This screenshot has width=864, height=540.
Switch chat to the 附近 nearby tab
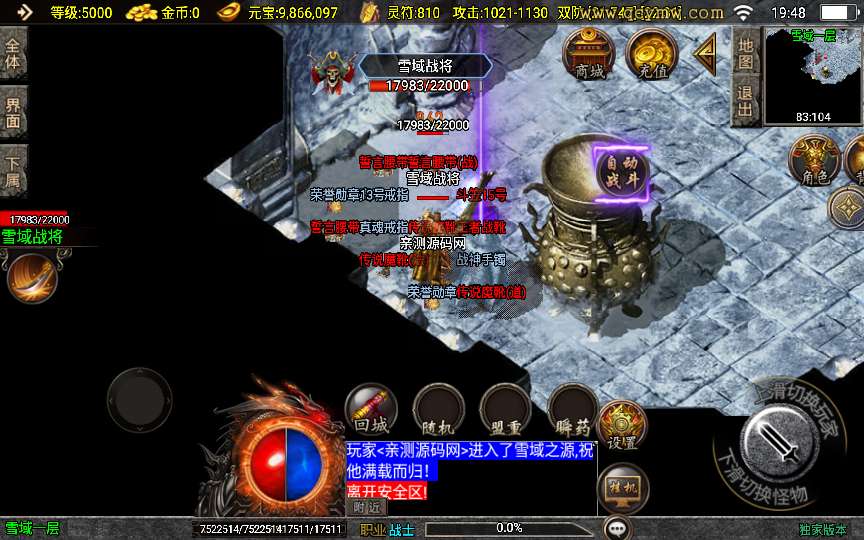tap(368, 507)
